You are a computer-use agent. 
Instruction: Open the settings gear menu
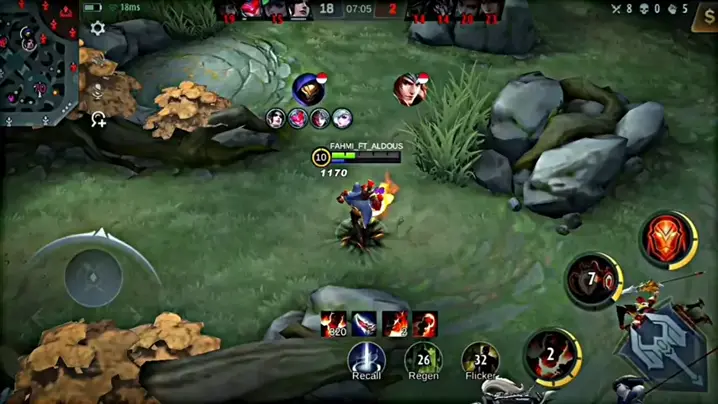[98, 29]
